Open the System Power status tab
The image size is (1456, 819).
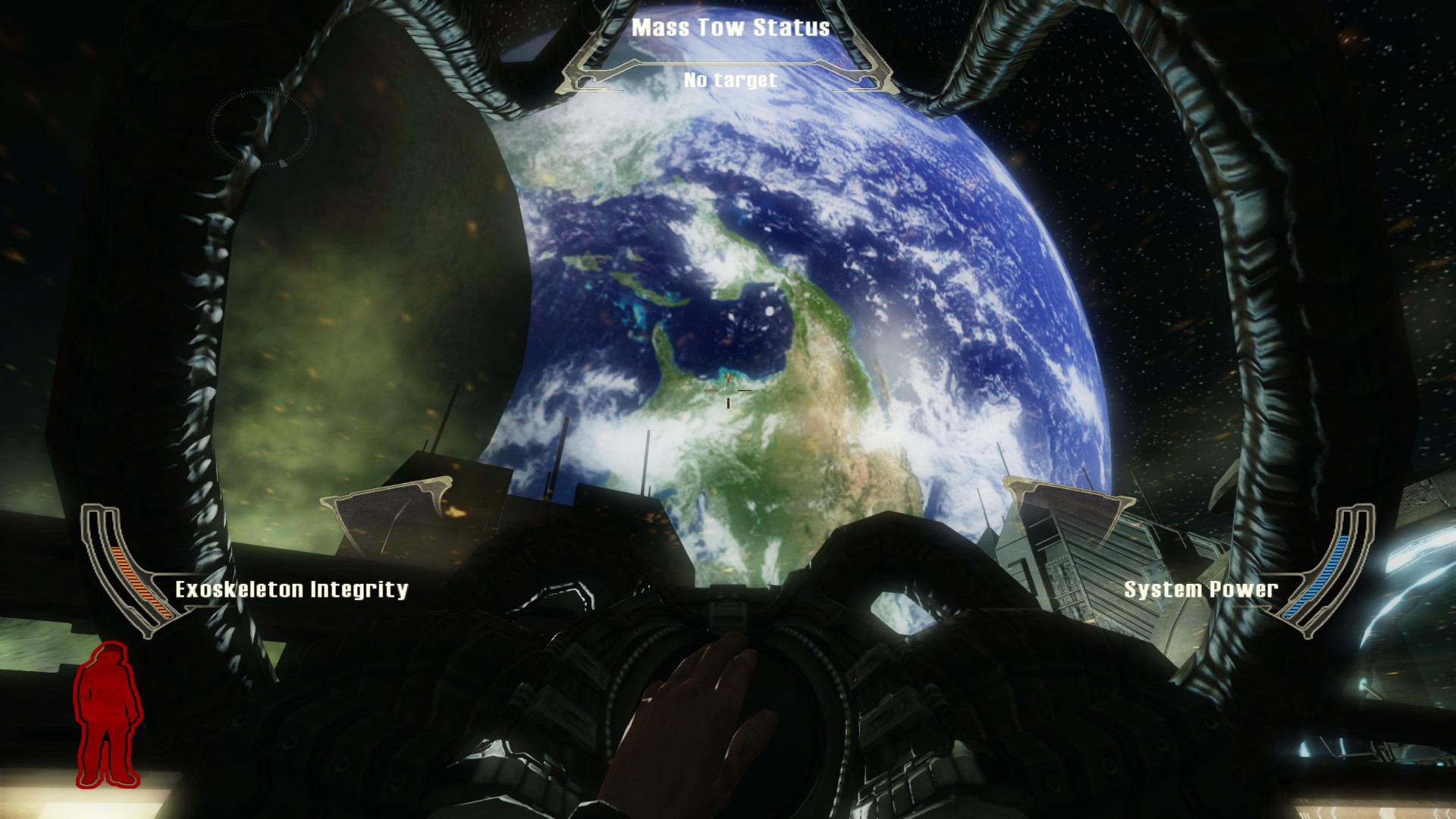(x=1200, y=587)
